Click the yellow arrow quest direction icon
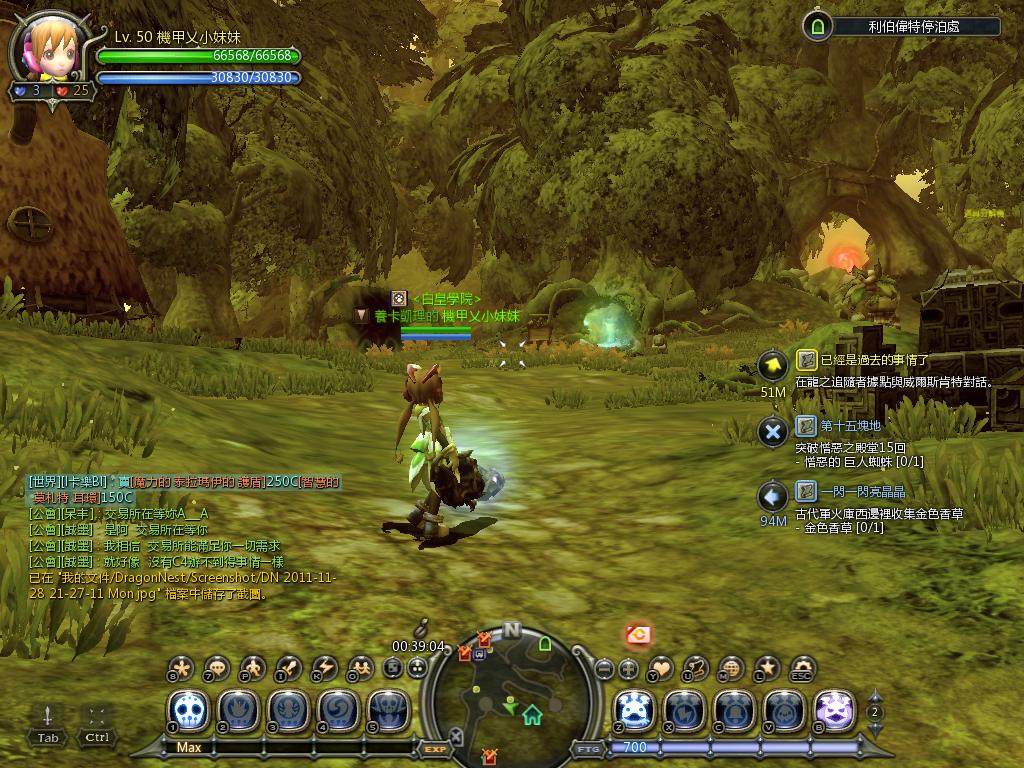Screen dimensions: 1024x768 [x=772, y=367]
